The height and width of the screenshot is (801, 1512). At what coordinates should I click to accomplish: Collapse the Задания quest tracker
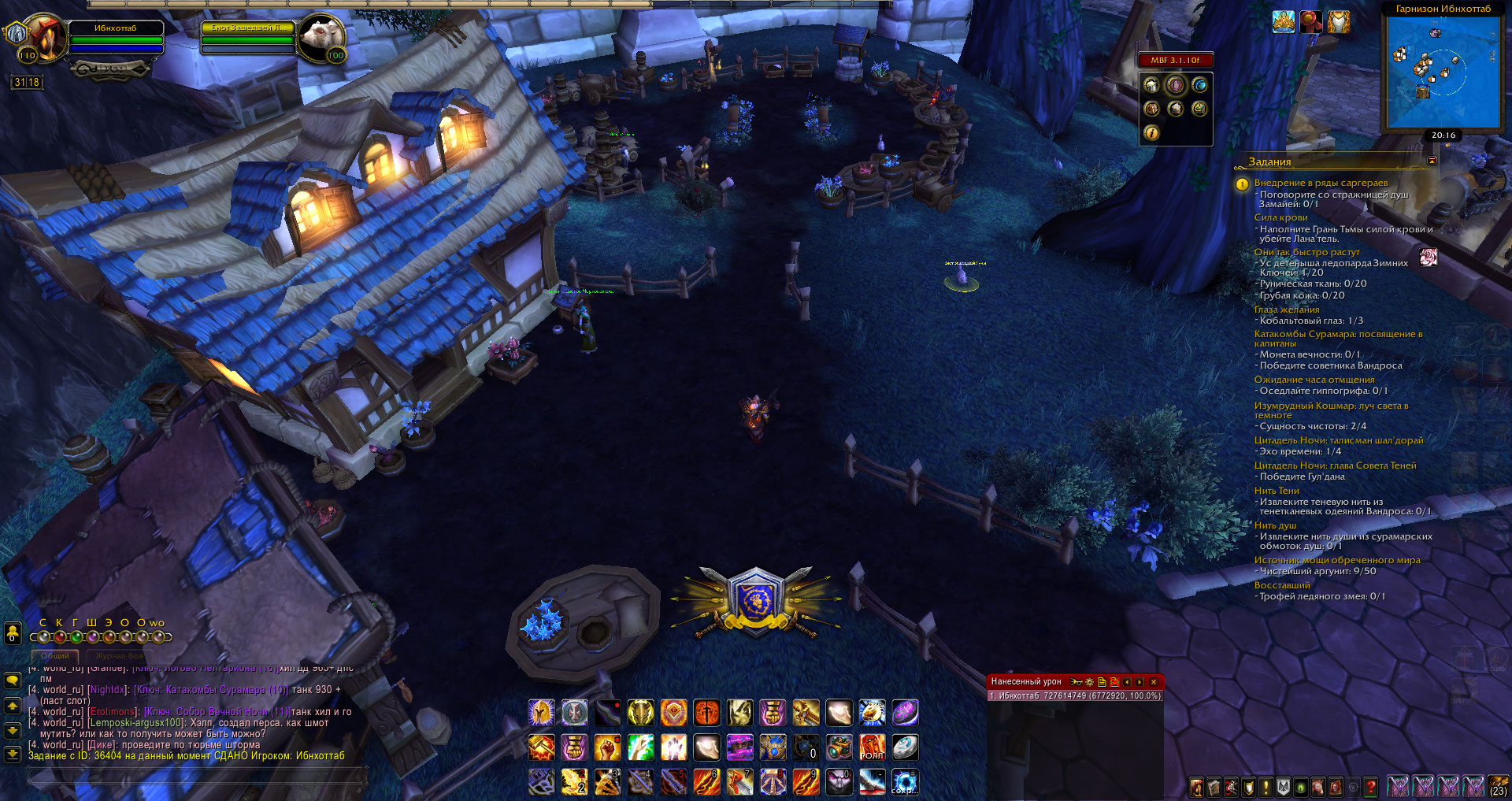(1432, 161)
